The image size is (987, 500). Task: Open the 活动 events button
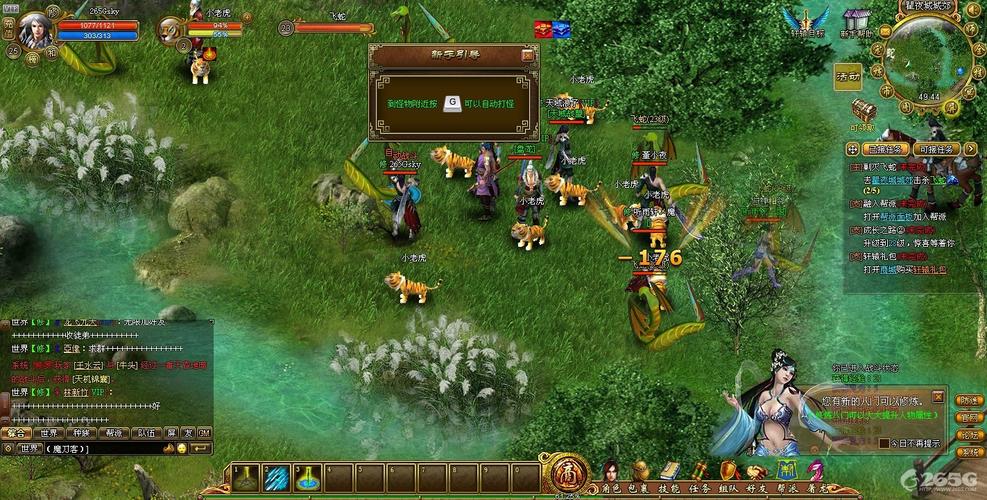coord(848,76)
